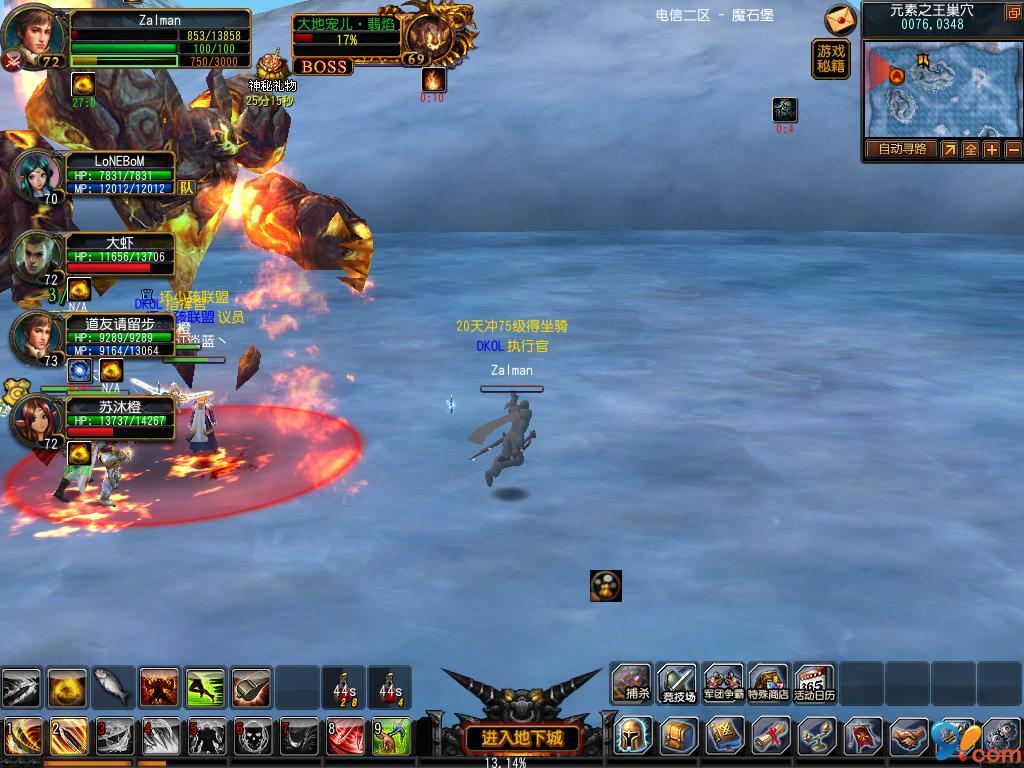Viewport: 1024px width, 768px height.
Task: Open the 游戏秘籍 game tips panel
Action: pos(831,59)
